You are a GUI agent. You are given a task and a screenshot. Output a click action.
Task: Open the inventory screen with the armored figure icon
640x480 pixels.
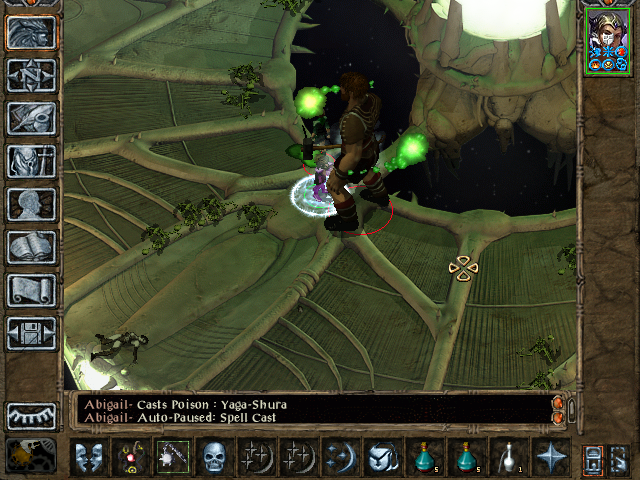click(31, 162)
